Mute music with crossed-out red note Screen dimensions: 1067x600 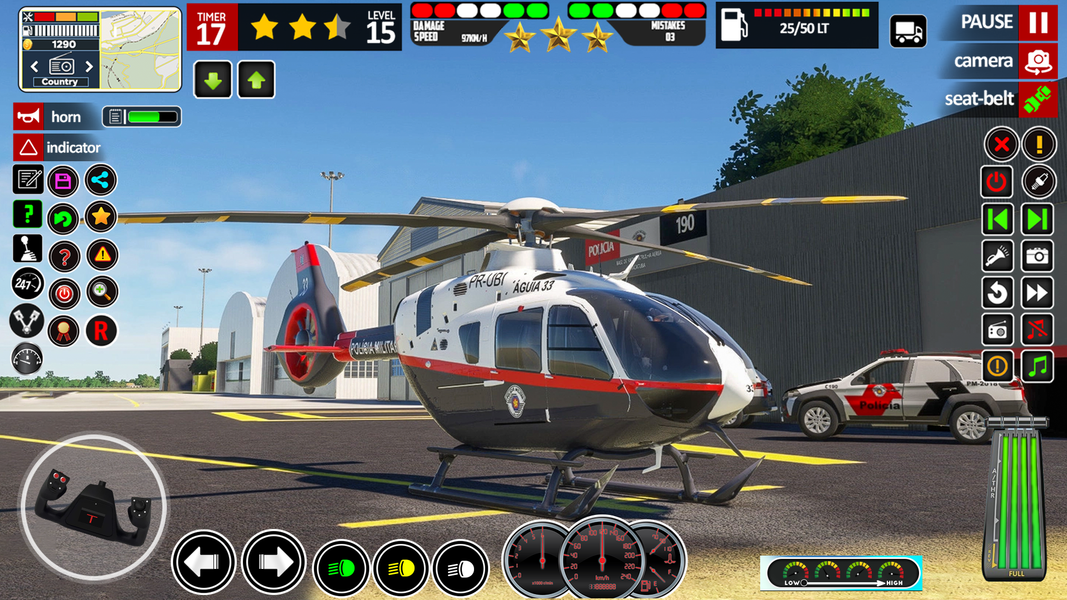(x=1038, y=329)
